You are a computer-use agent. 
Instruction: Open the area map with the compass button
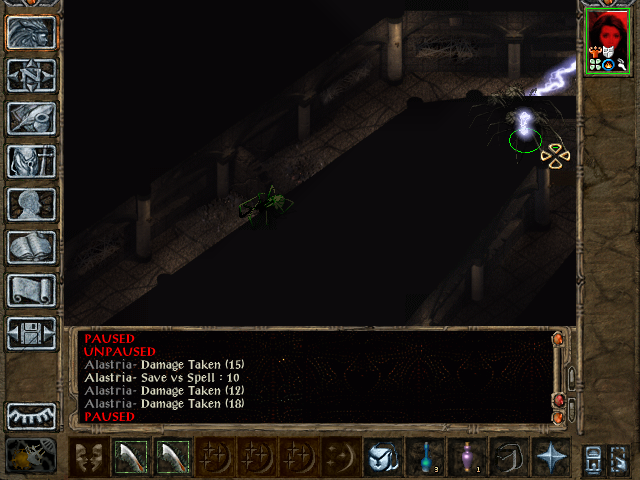(31, 75)
